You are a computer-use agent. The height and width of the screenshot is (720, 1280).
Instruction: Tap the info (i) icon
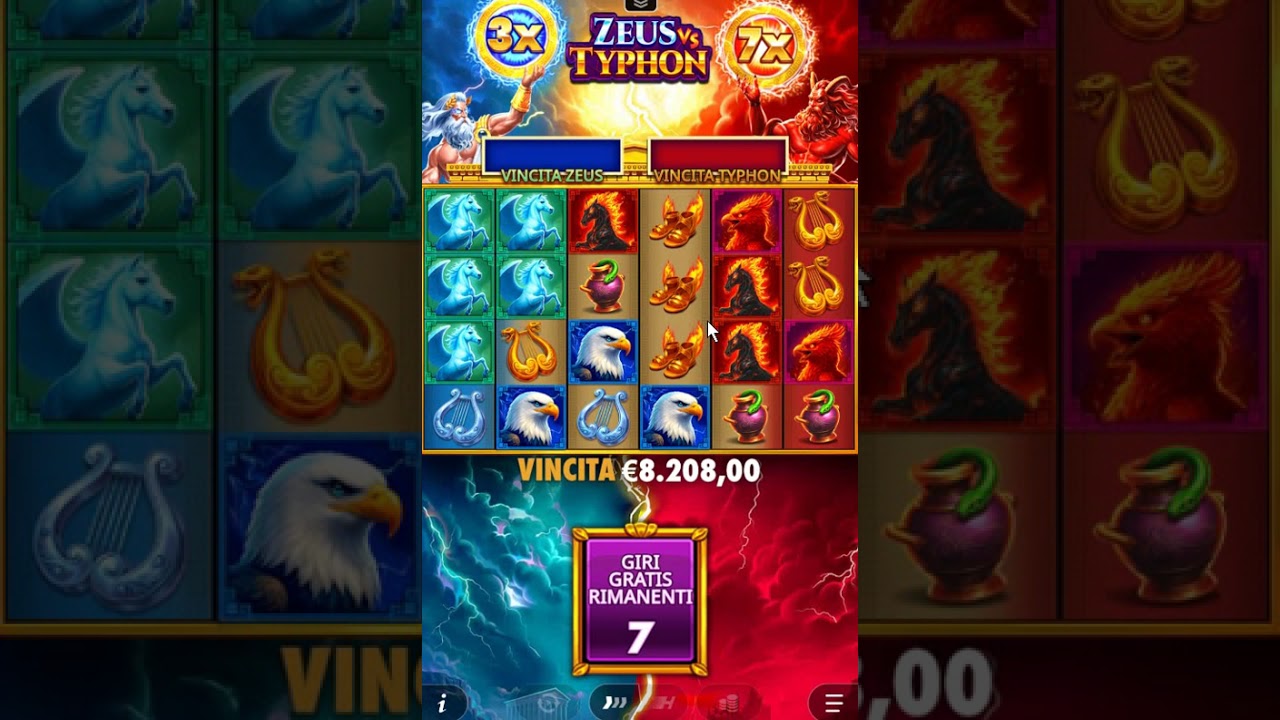click(442, 703)
